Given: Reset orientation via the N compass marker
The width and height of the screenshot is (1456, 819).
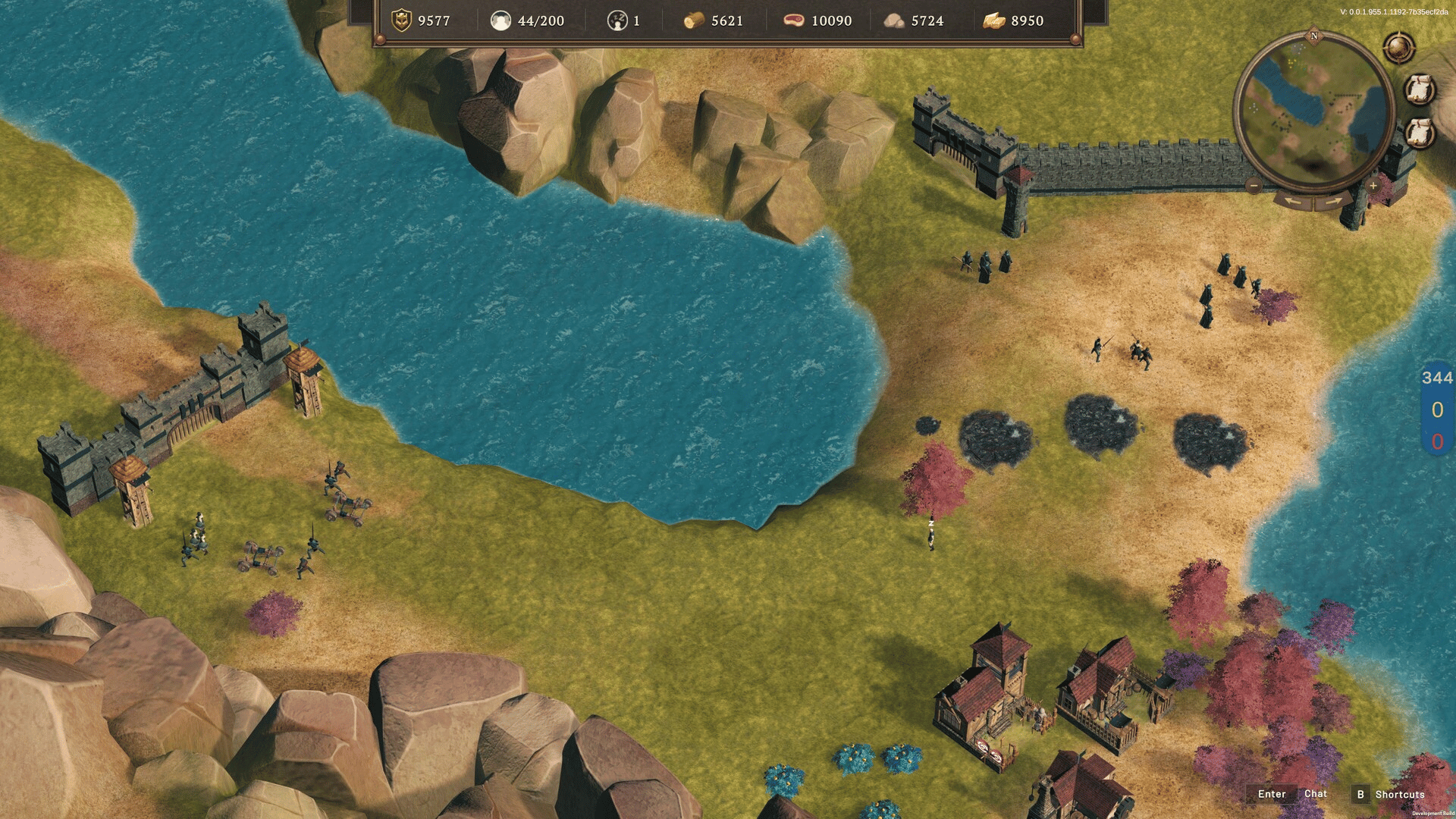Looking at the screenshot, I should tap(1314, 36).
